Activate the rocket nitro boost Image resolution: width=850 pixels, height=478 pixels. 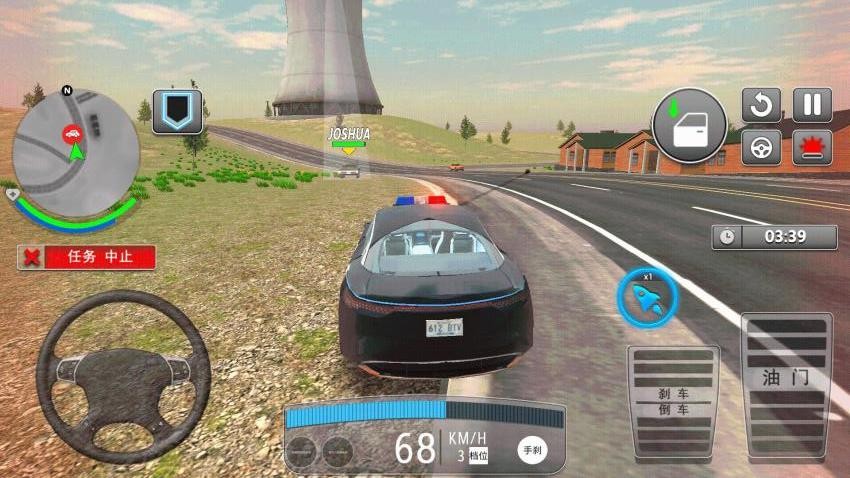pyautogui.click(x=646, y=298)
